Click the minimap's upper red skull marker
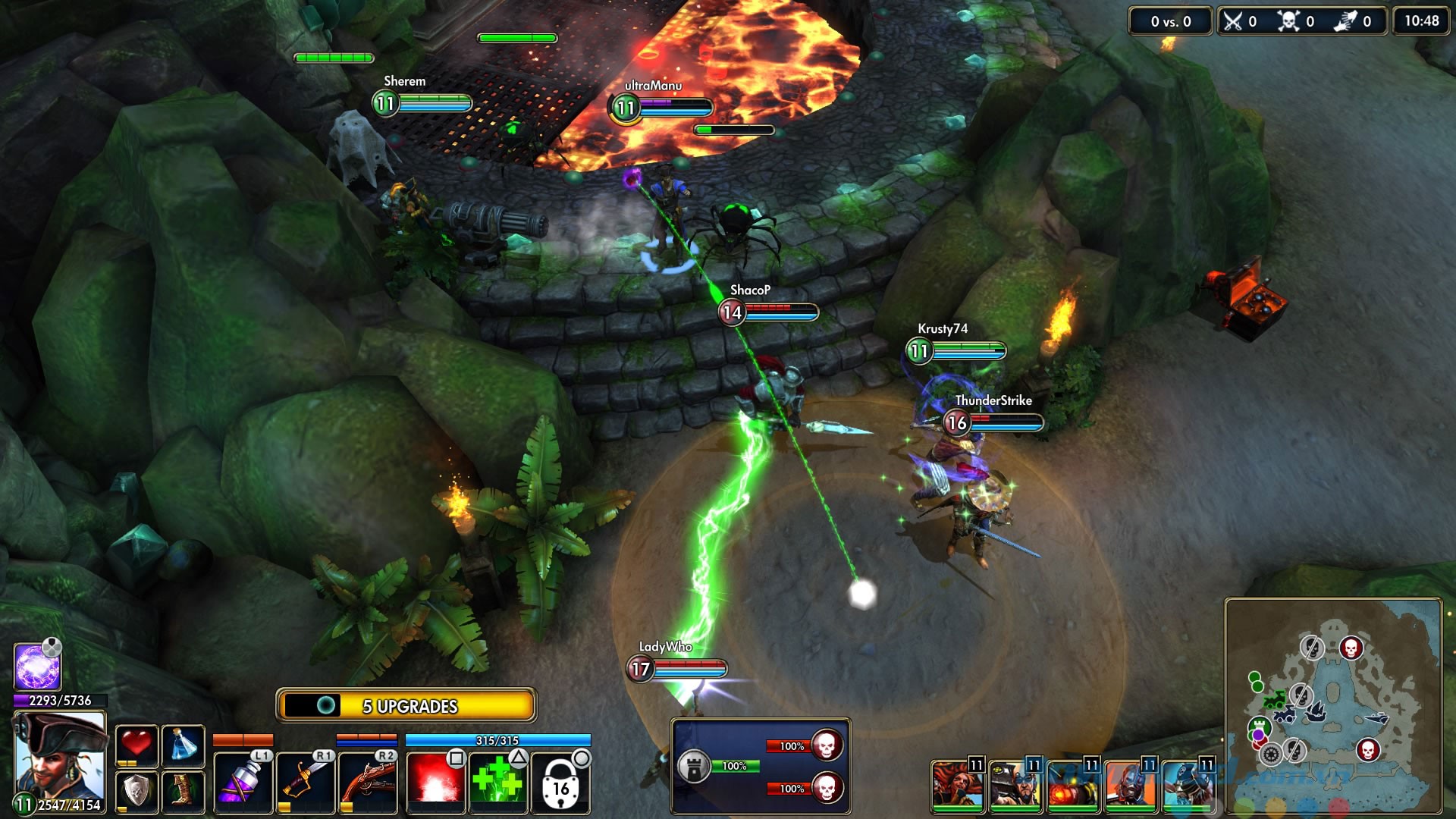This screenshot has height=819, width=1456. [x=1351, y=648]
